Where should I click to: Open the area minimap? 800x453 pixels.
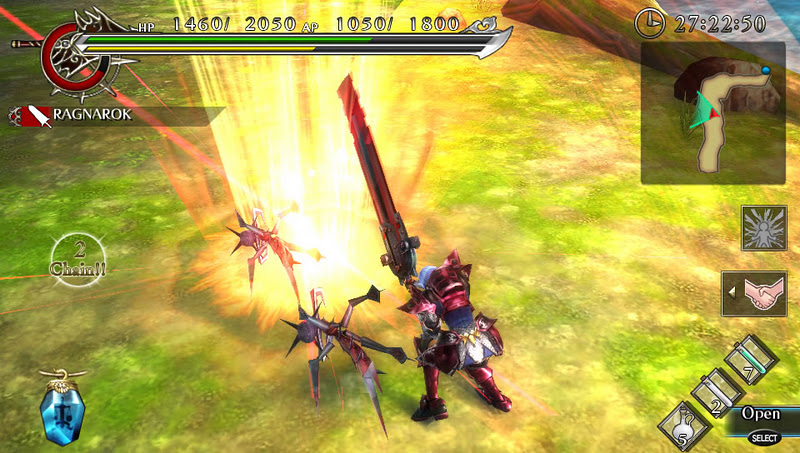[714, 112]
